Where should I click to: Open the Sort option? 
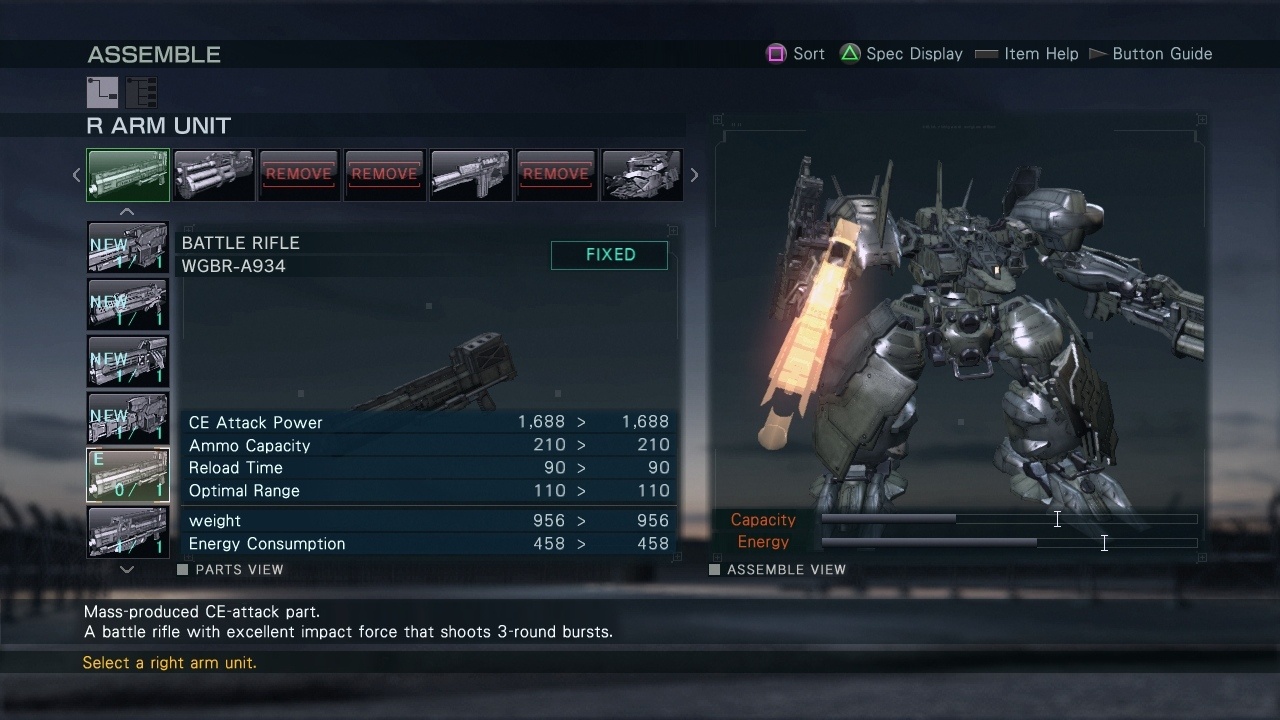pyautogui.click(x=796, y=54)
